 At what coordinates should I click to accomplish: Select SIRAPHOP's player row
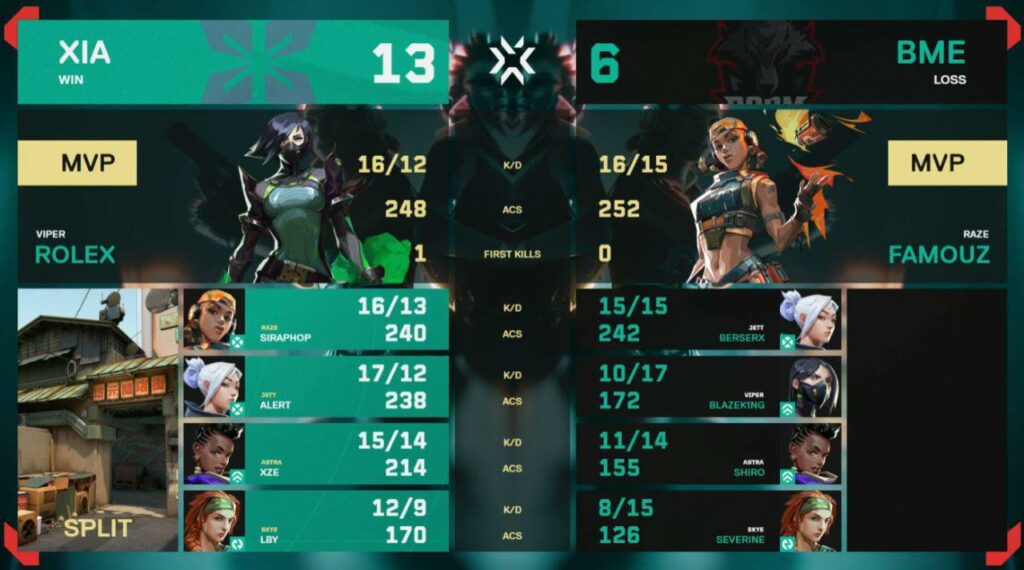pos(316,320)
